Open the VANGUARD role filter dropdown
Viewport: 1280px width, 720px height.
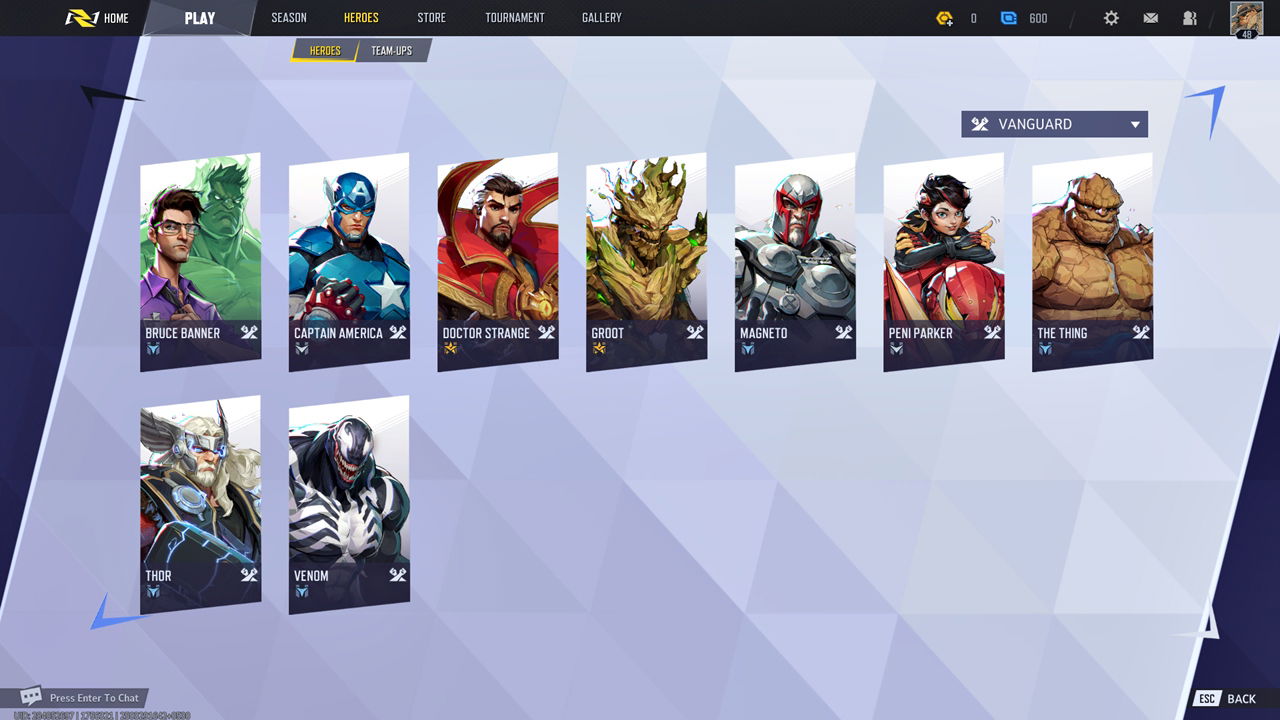(1053, 124)
